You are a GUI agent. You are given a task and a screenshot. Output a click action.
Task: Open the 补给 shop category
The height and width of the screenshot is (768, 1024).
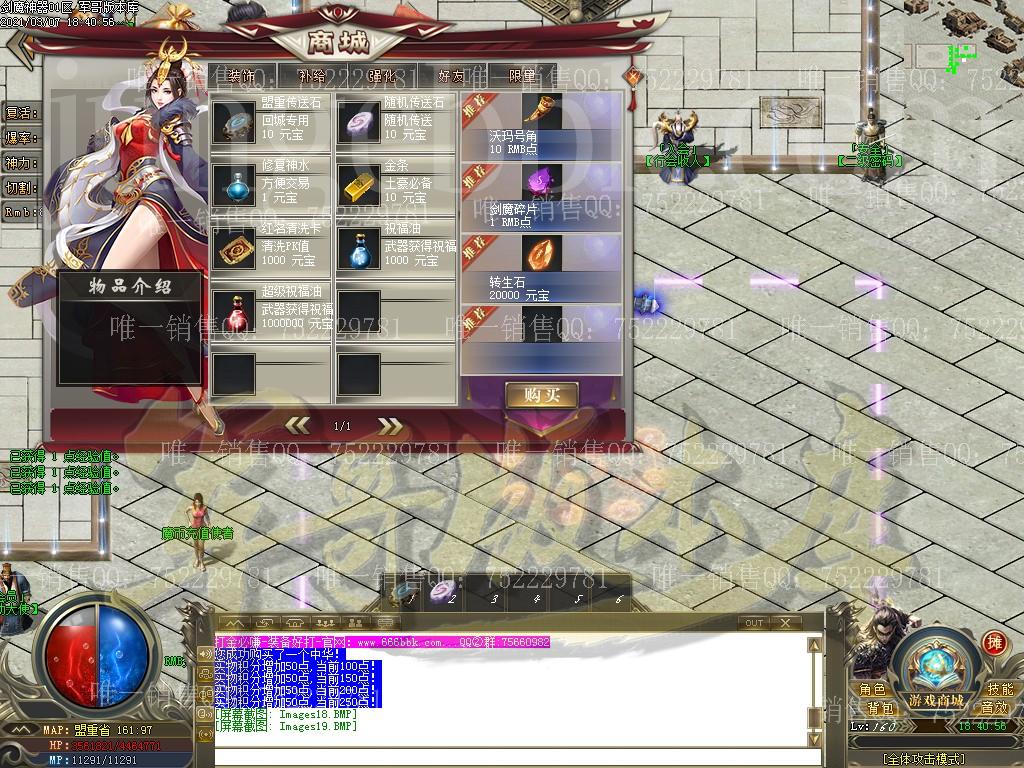(x=312, y=75)
